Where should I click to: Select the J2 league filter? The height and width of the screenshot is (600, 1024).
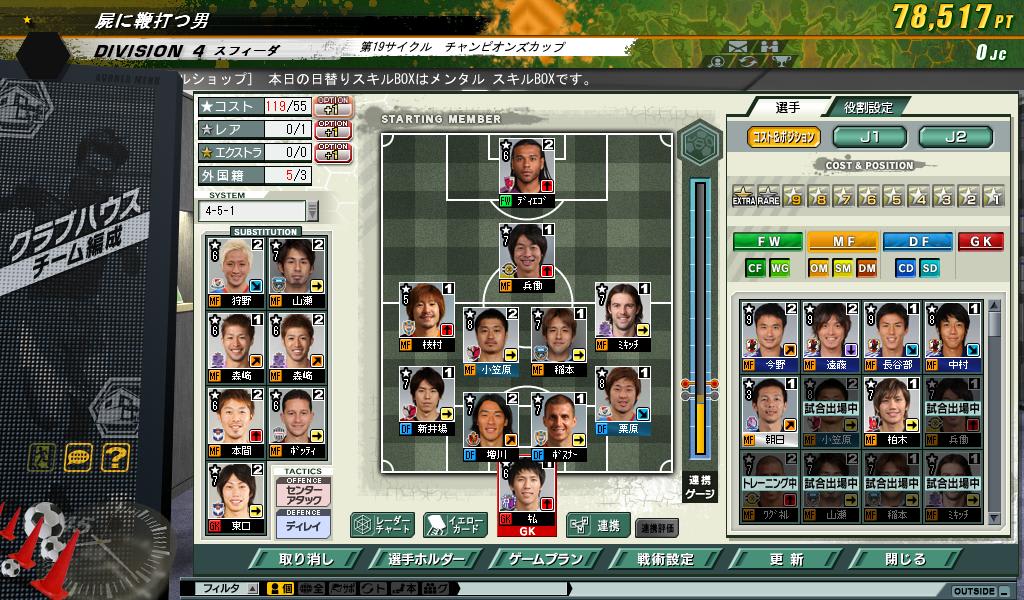tap(955, 137)
